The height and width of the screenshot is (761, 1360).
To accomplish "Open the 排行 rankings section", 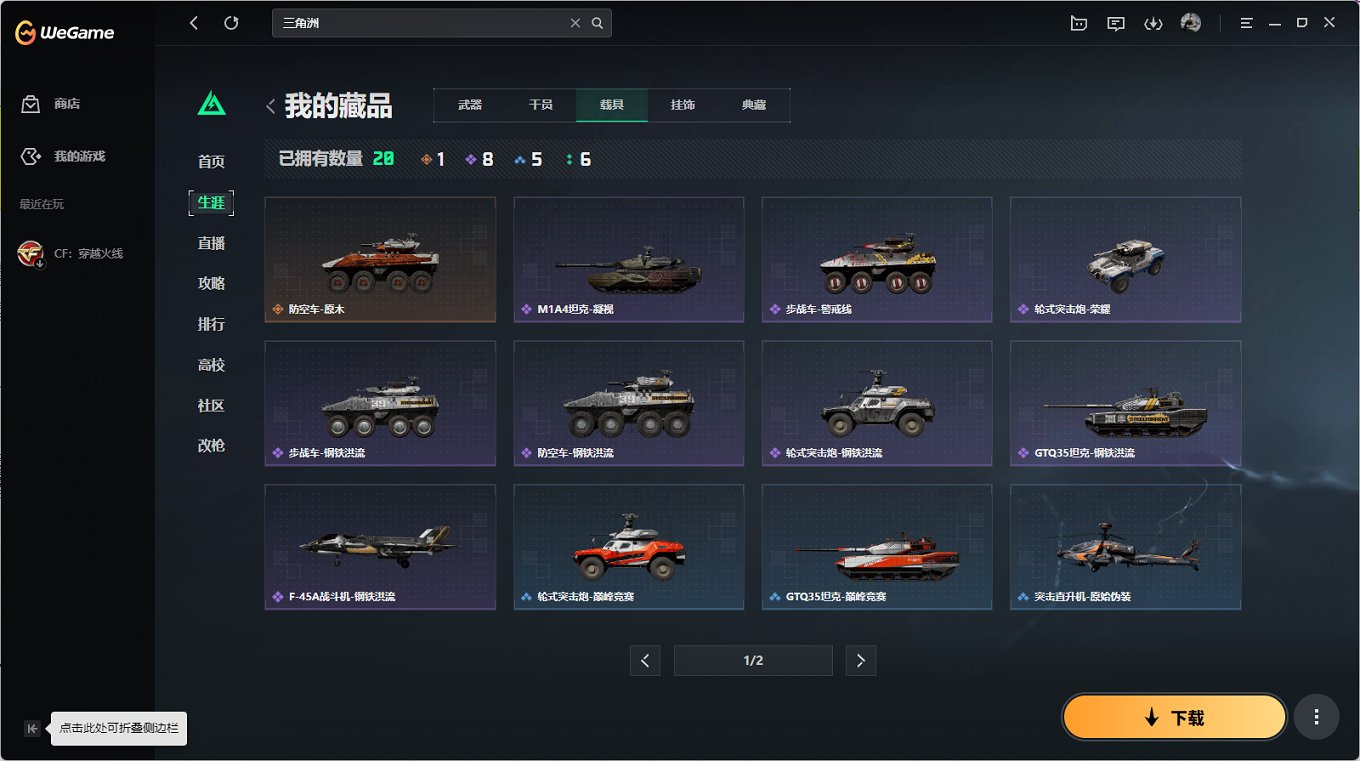I will (x=211, y=323).
